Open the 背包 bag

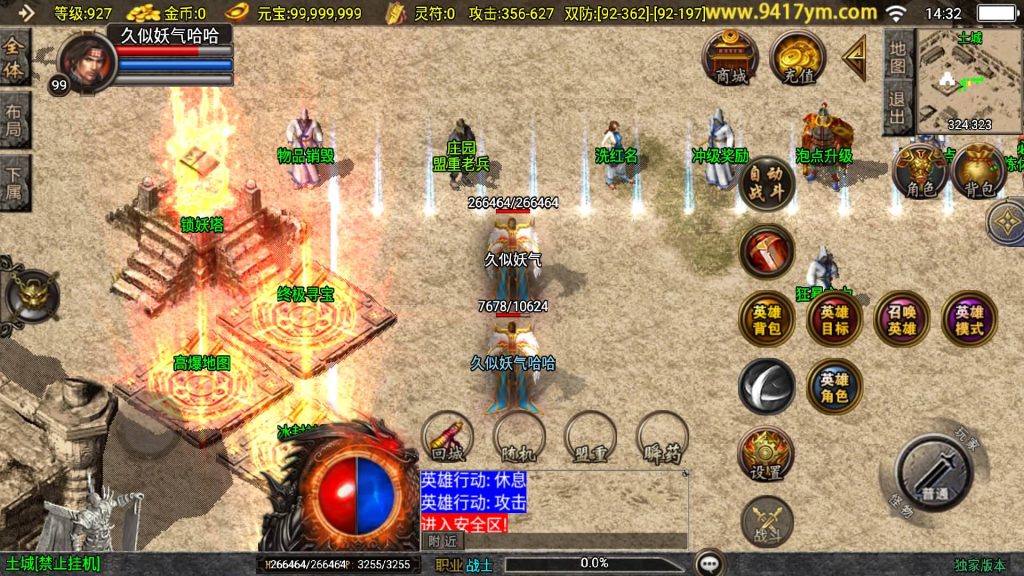click(978, 172)
